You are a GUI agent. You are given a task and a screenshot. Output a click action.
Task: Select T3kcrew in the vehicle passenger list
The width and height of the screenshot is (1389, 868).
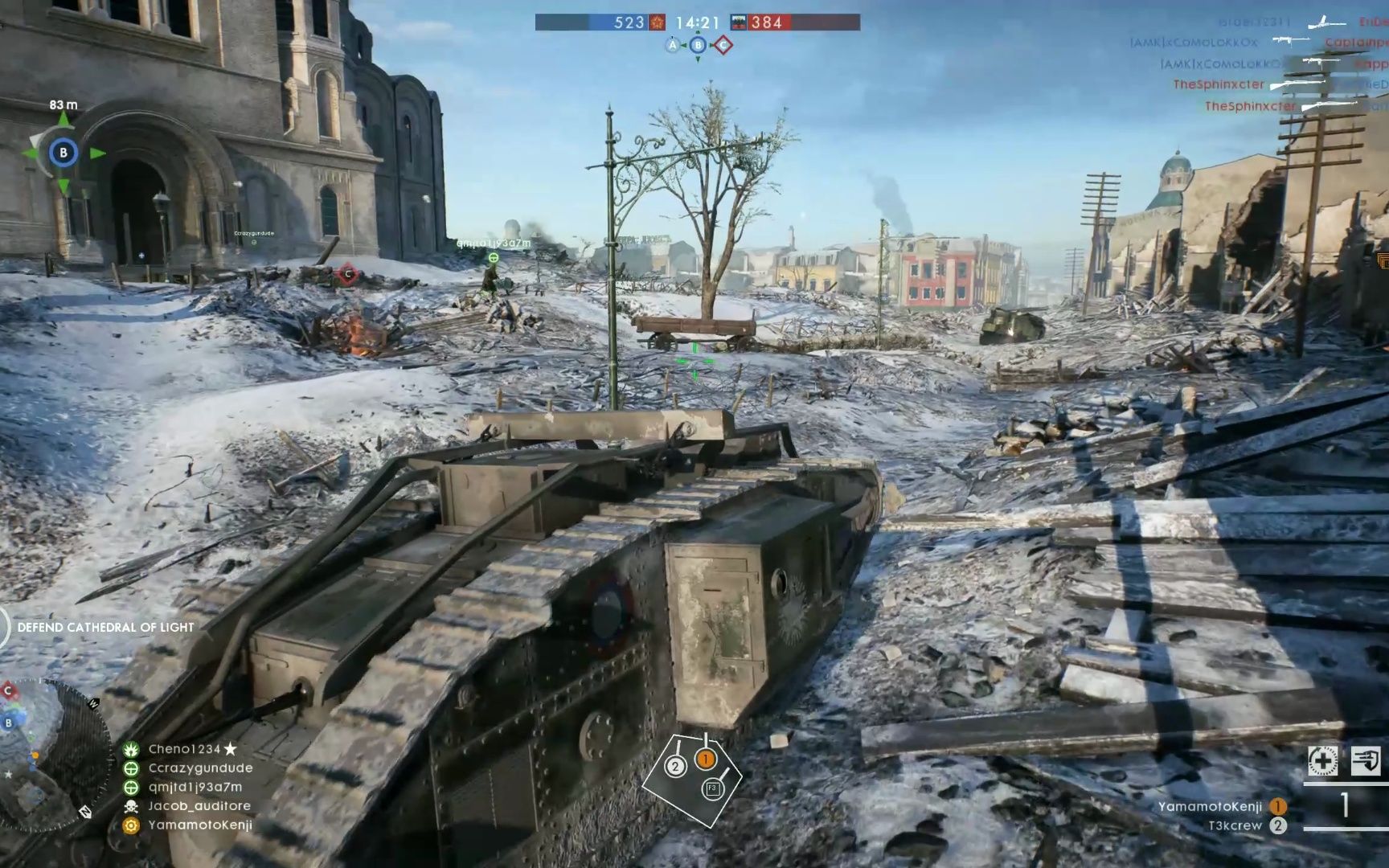(x=1235, y=826)
